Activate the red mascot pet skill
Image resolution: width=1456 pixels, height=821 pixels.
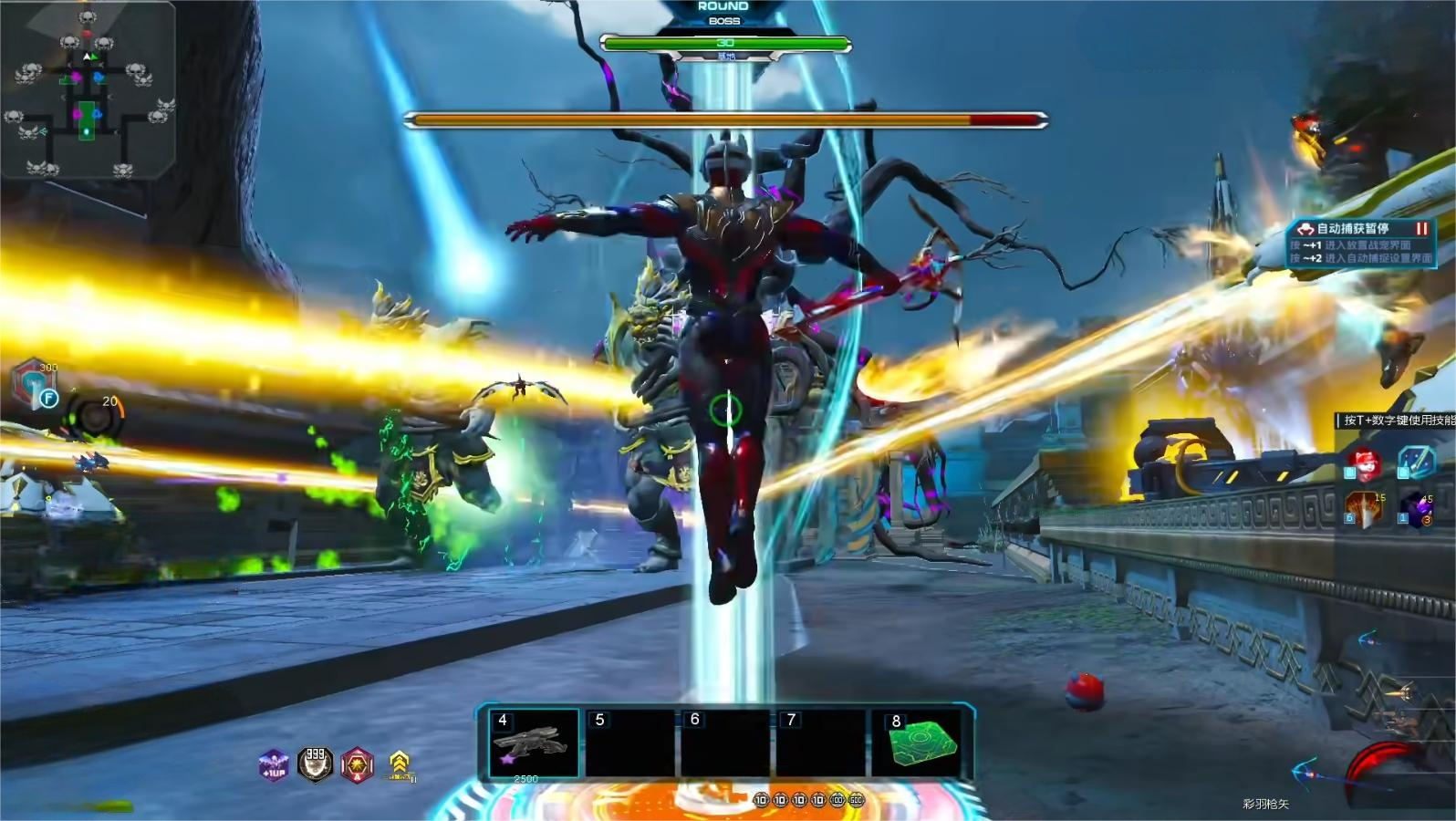tap(1366, 463)
